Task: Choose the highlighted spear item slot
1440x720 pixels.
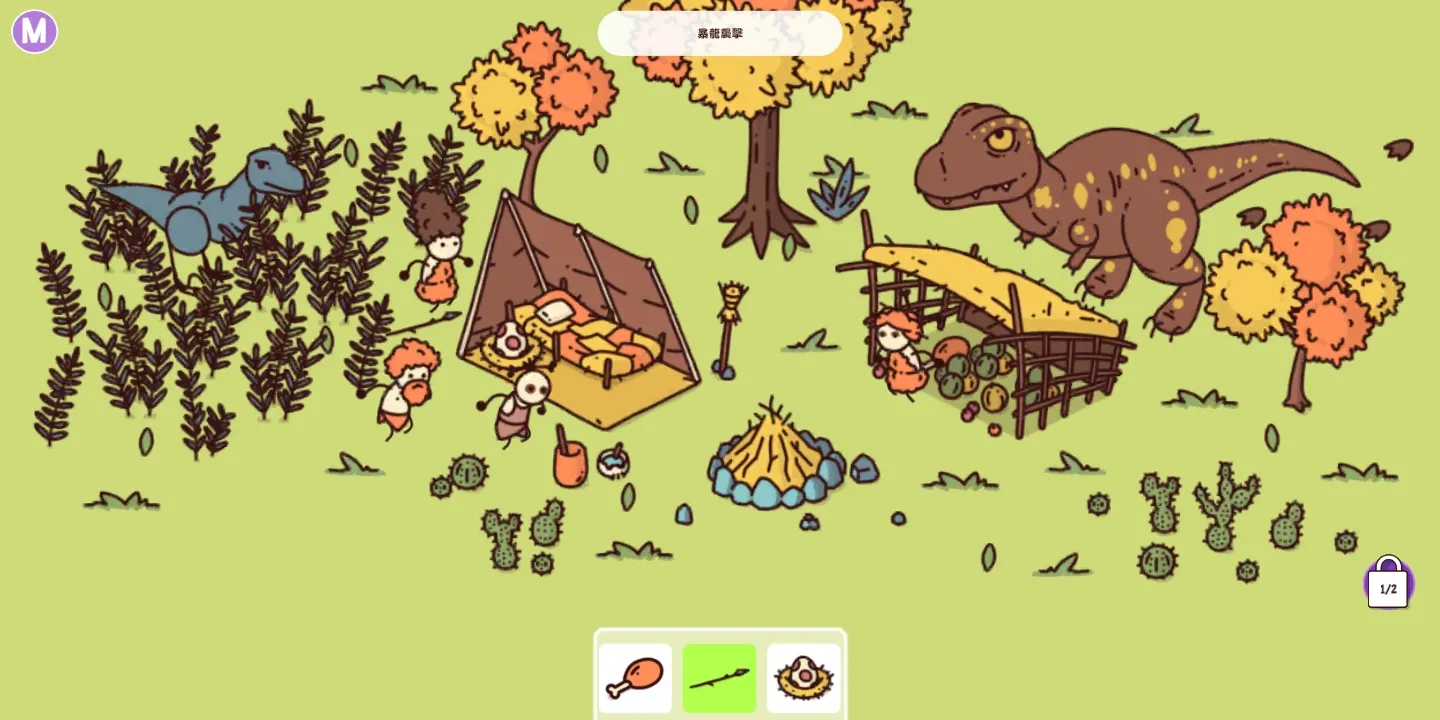Action: click(x=719, y=678)
